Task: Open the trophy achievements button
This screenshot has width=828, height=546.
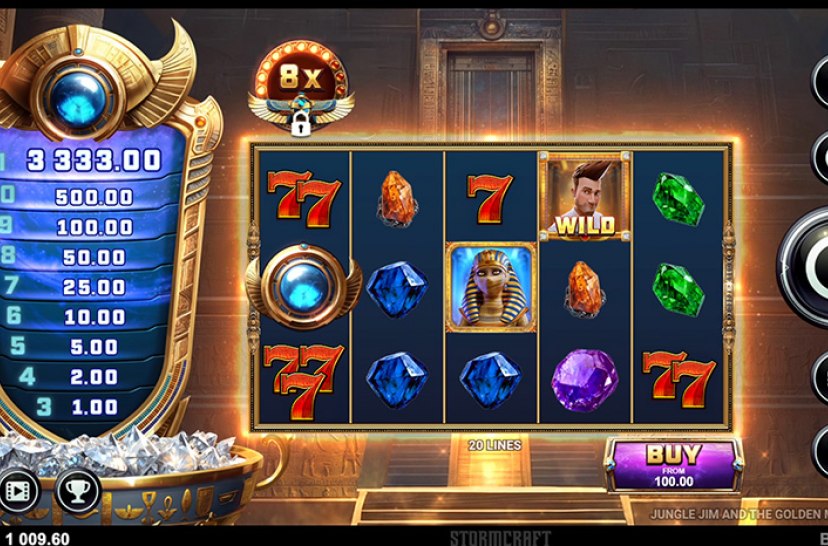Action: point(76,490)
